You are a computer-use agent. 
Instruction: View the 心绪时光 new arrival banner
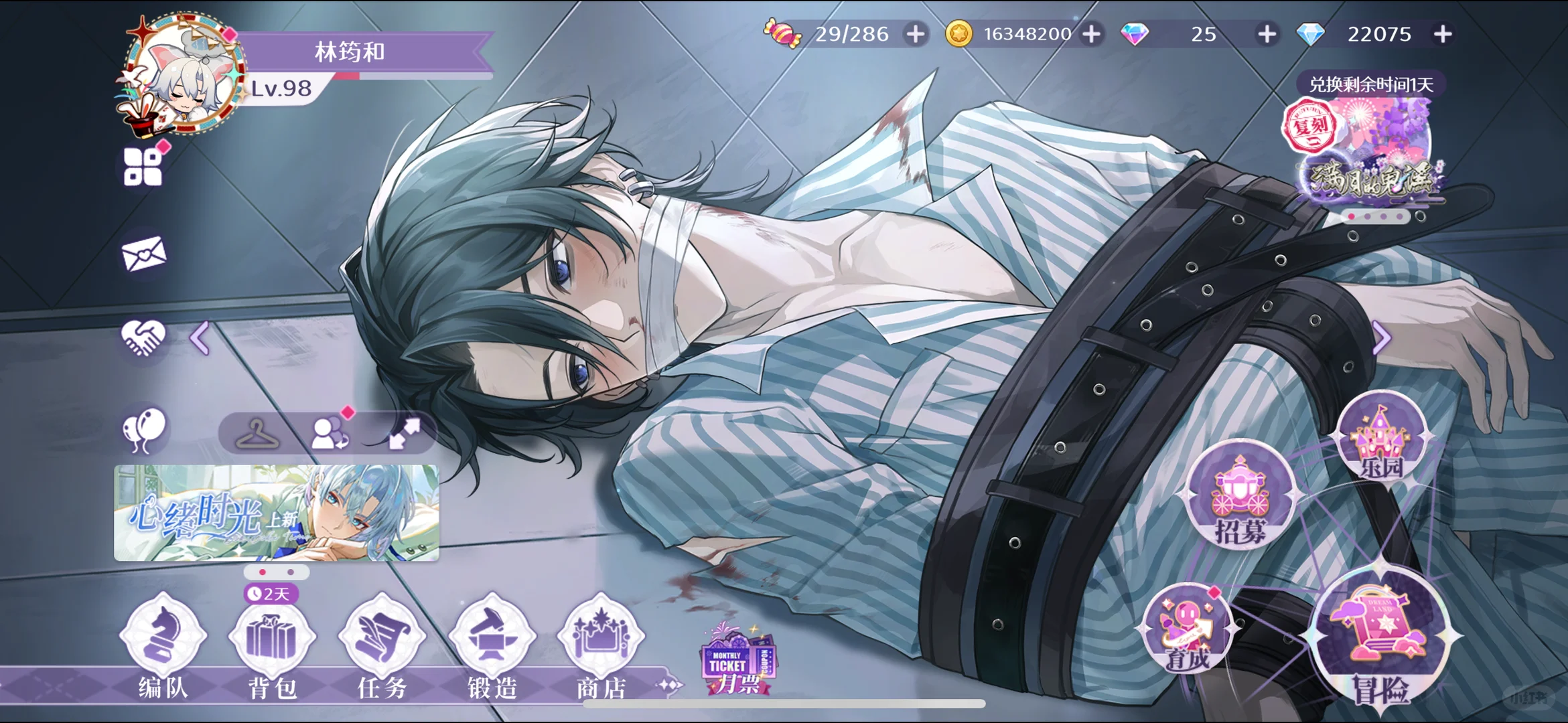[x=277, y=513]
